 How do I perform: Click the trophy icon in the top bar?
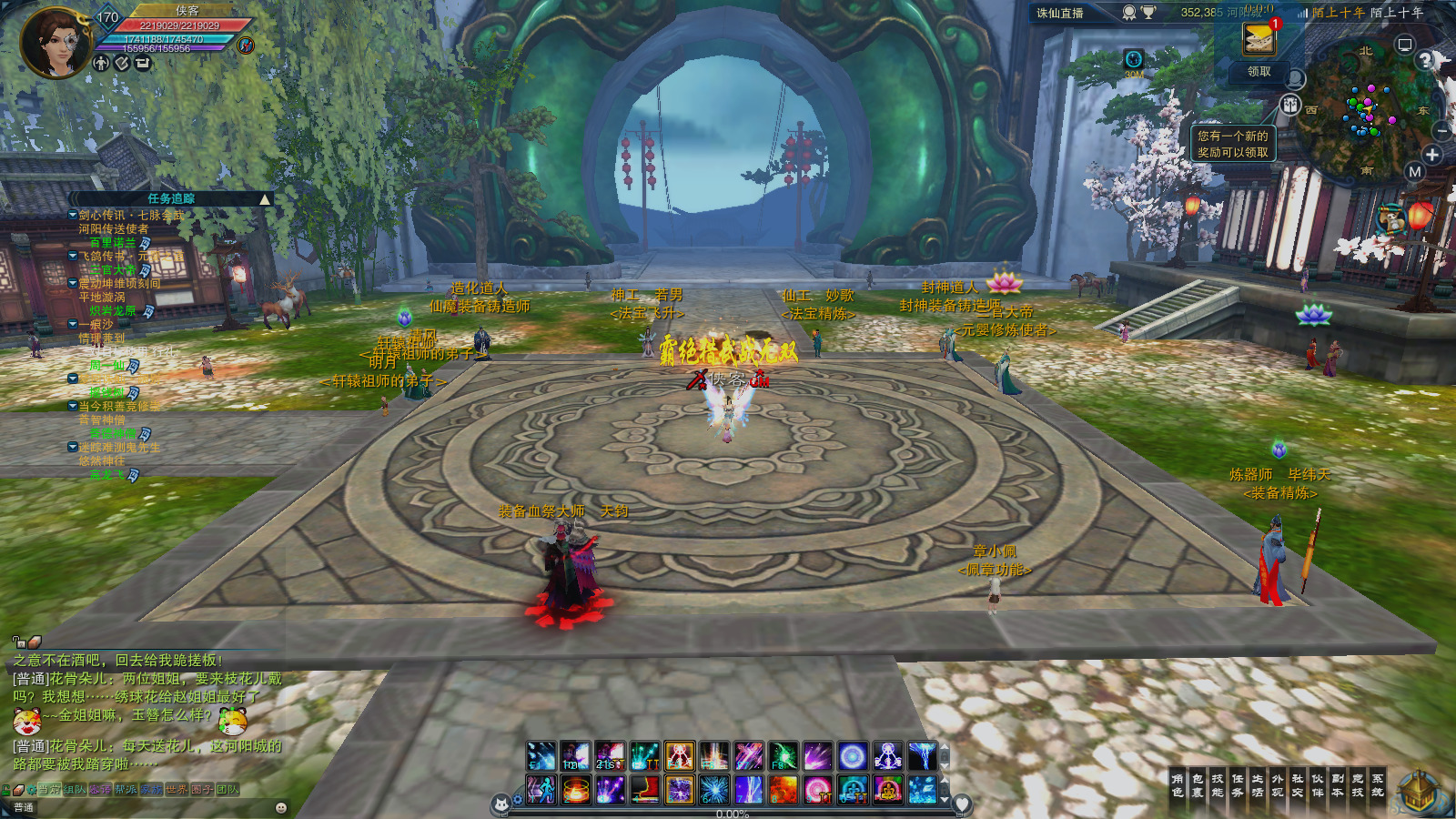click(1148, 13)
